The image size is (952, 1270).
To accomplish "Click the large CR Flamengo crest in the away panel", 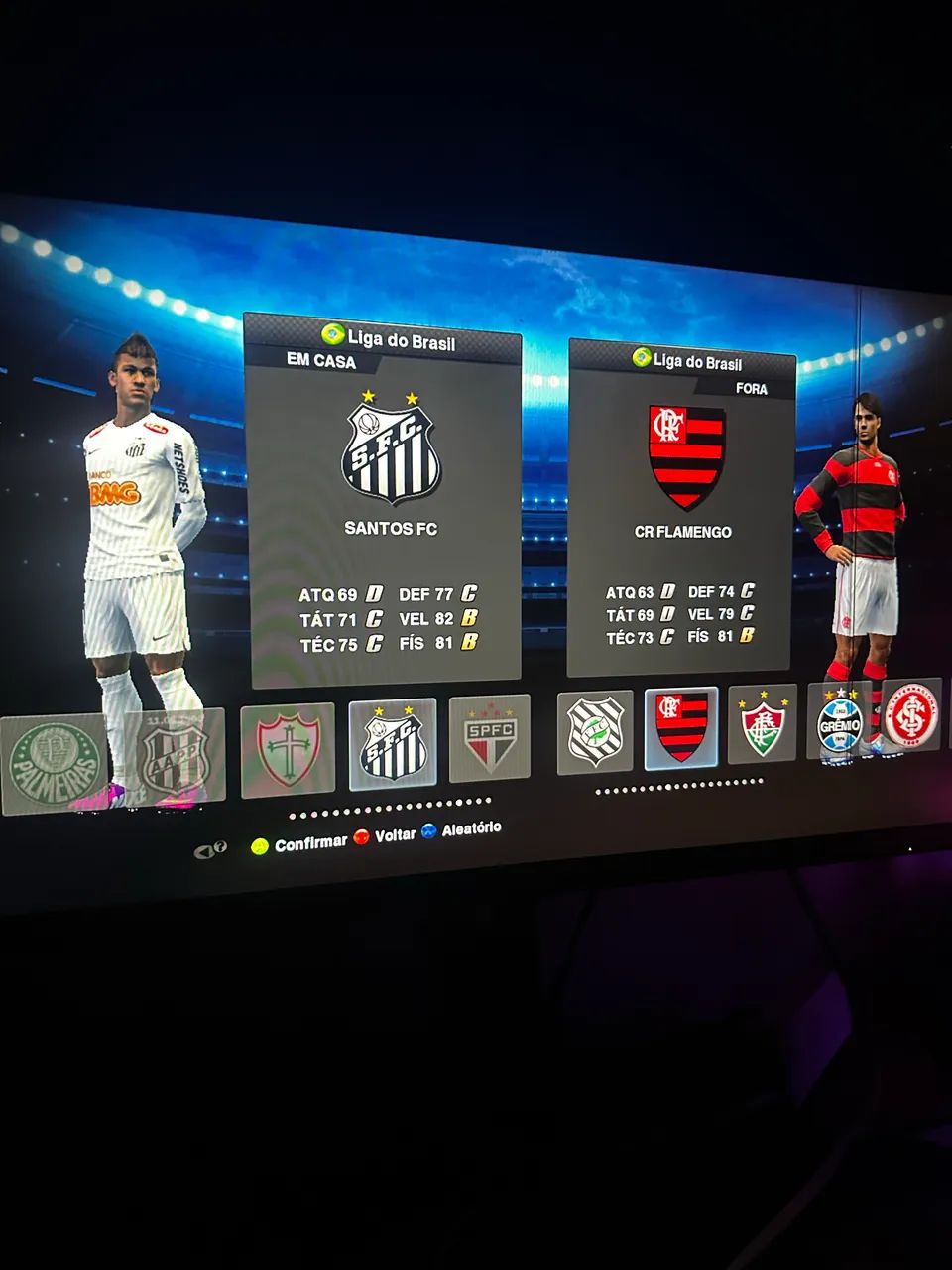I will 686,456.
